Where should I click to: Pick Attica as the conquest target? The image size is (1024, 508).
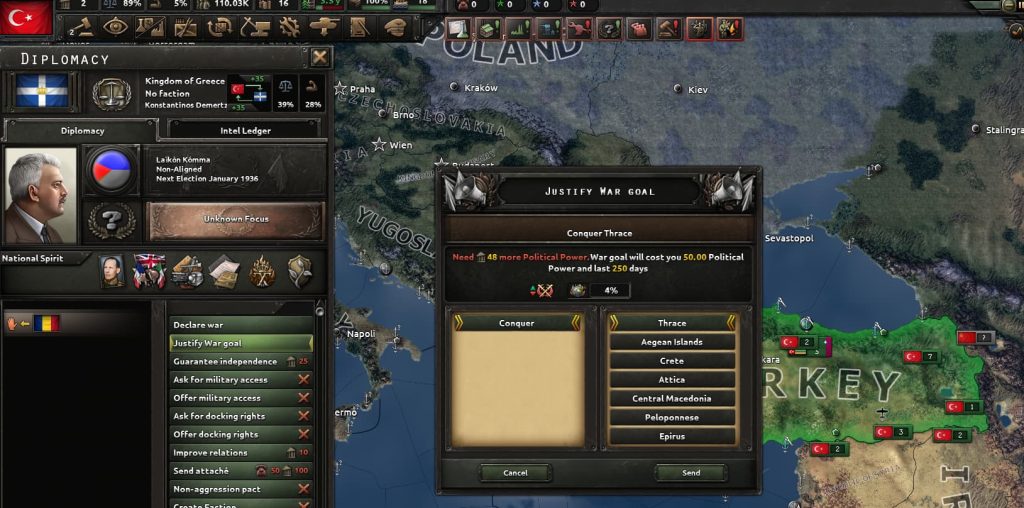tap(672, 380)
